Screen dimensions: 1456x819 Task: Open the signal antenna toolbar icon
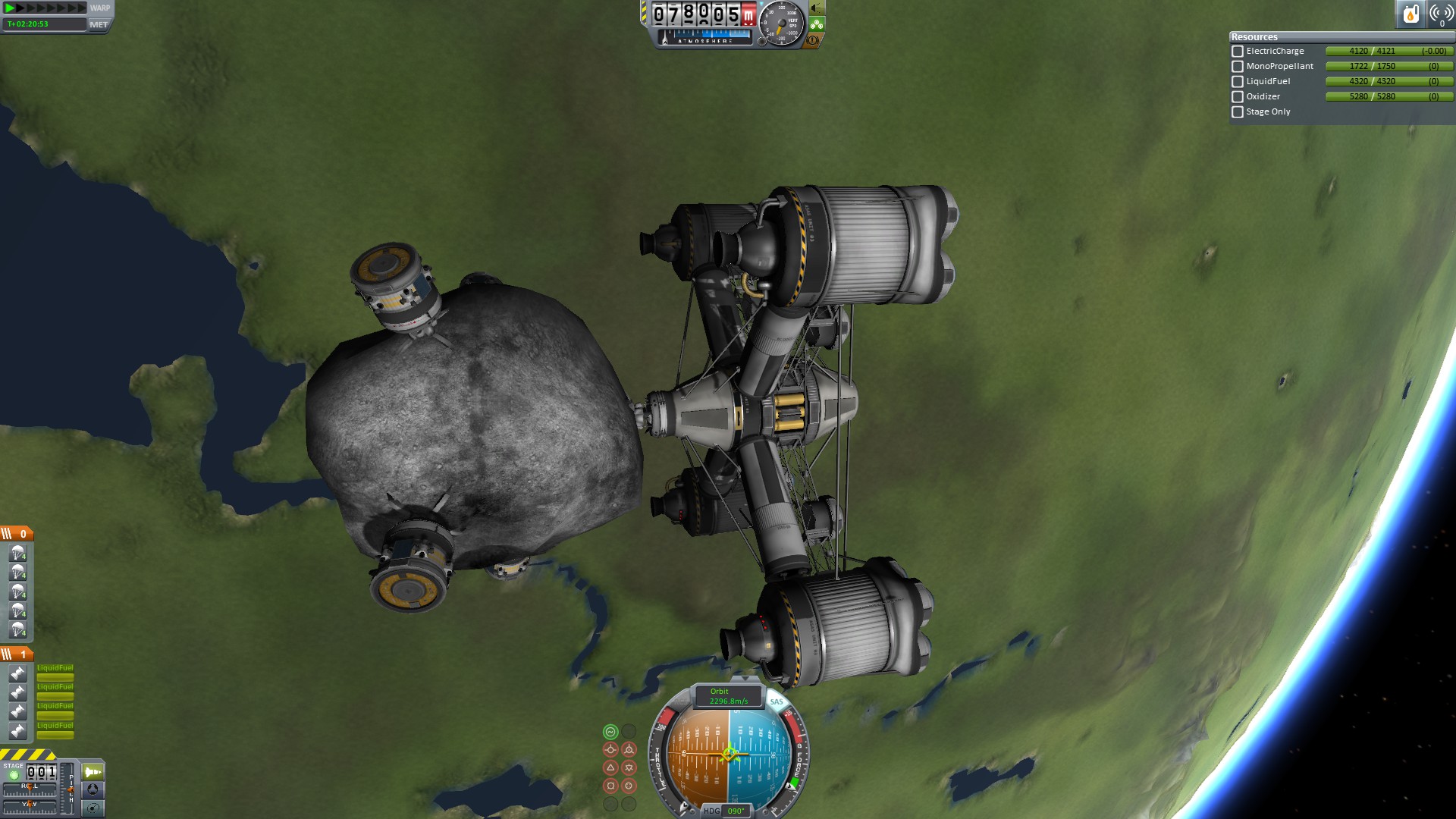[1441, 14]
